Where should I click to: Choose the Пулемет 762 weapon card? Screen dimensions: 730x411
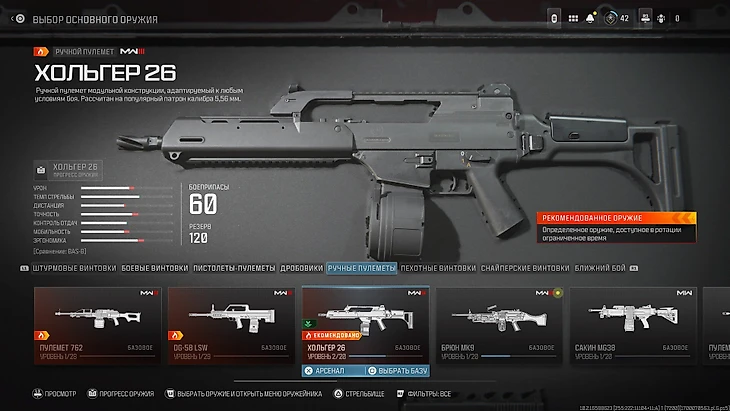tap(96, 322)
